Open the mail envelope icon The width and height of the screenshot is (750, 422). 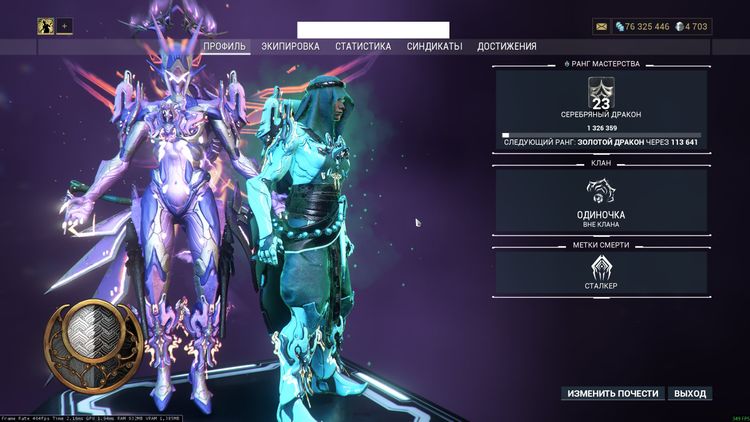(x=600, y=26)
